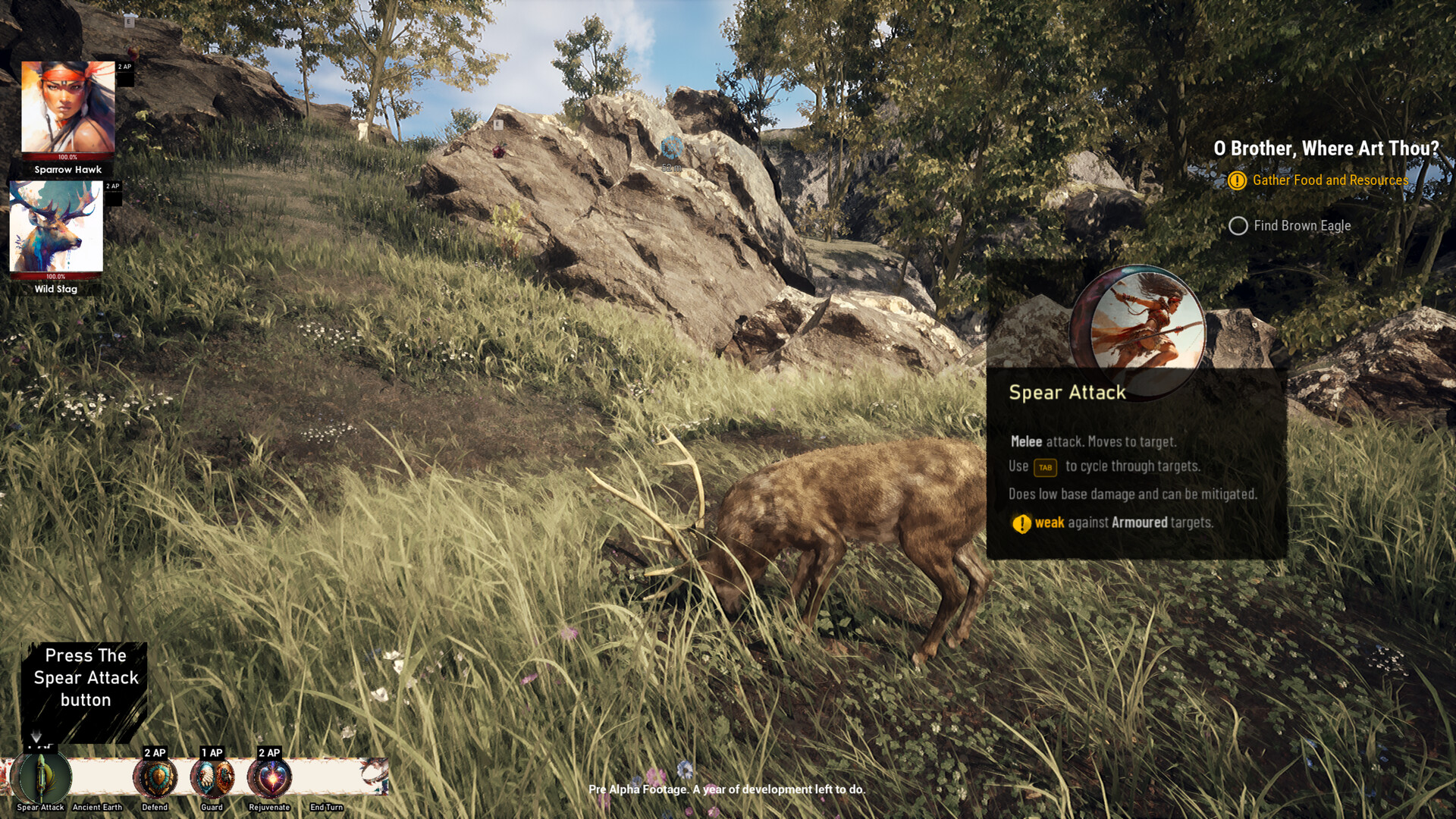Open the Ancient Earth ability slot
The image size is (1456, 819).
point(97,777)
